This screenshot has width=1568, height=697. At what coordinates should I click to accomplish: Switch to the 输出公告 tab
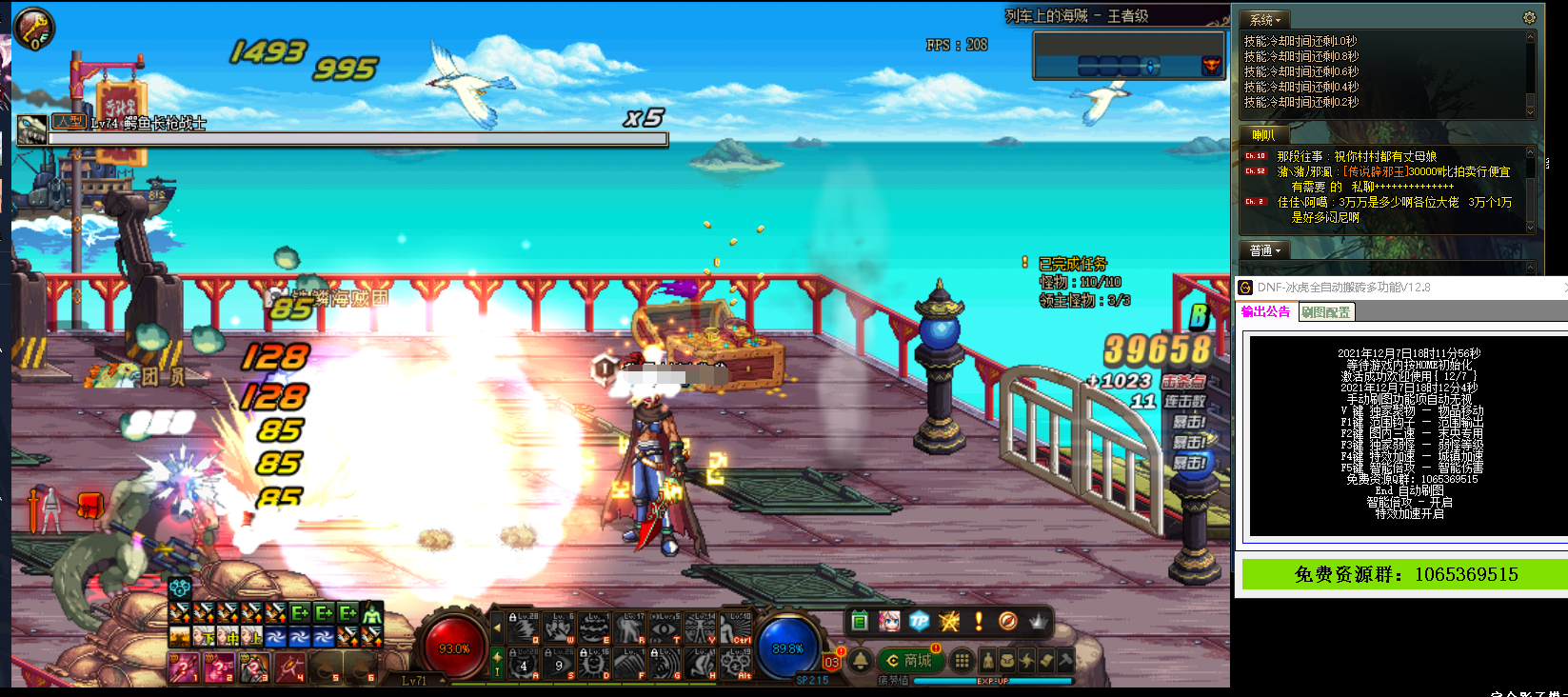coord(1266,312)
